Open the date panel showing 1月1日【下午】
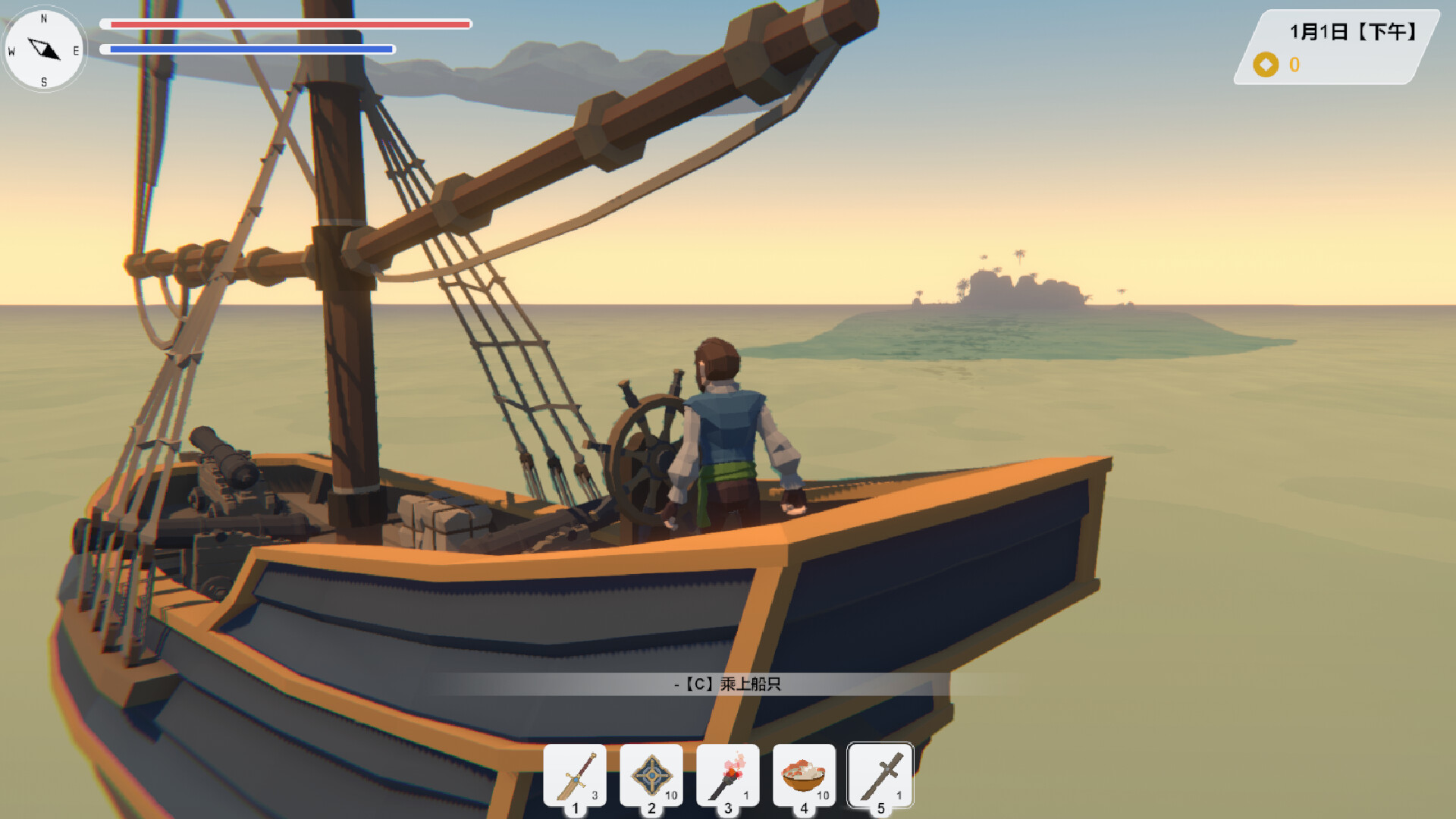 [1354, 32]
